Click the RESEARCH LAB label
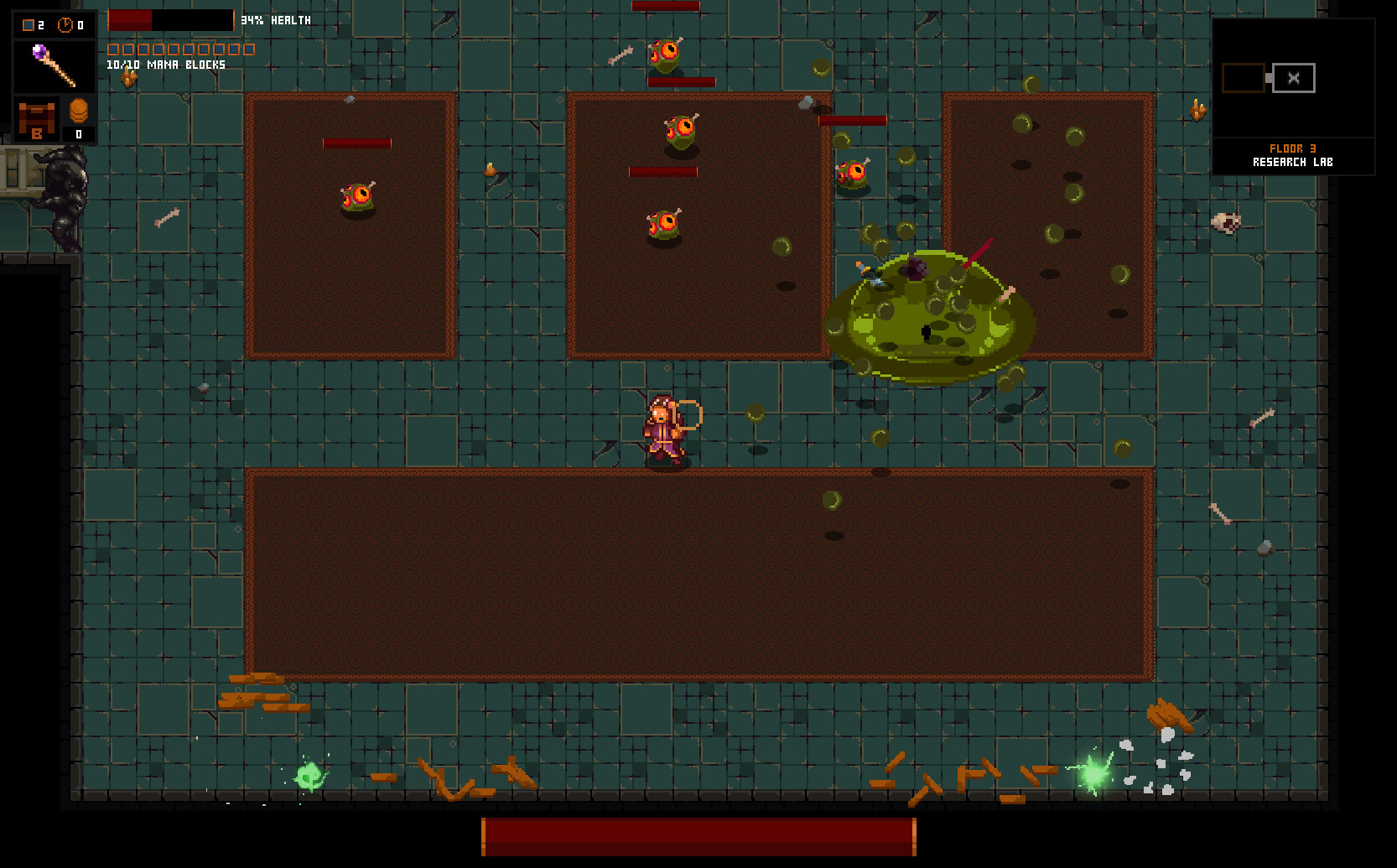 1291,161
